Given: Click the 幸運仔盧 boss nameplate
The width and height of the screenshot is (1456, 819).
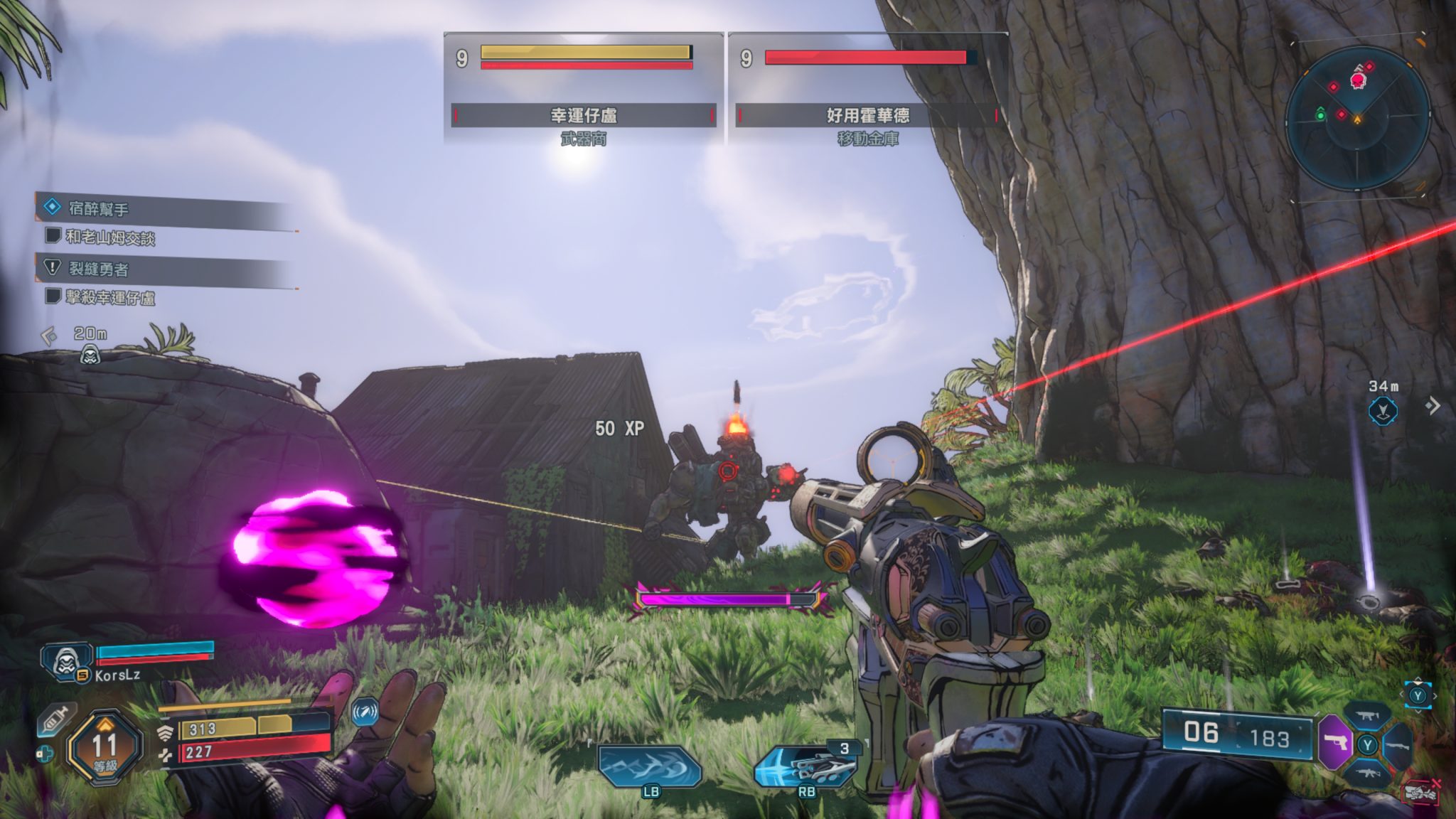Looking at the screenshot, I should [583, 115].
